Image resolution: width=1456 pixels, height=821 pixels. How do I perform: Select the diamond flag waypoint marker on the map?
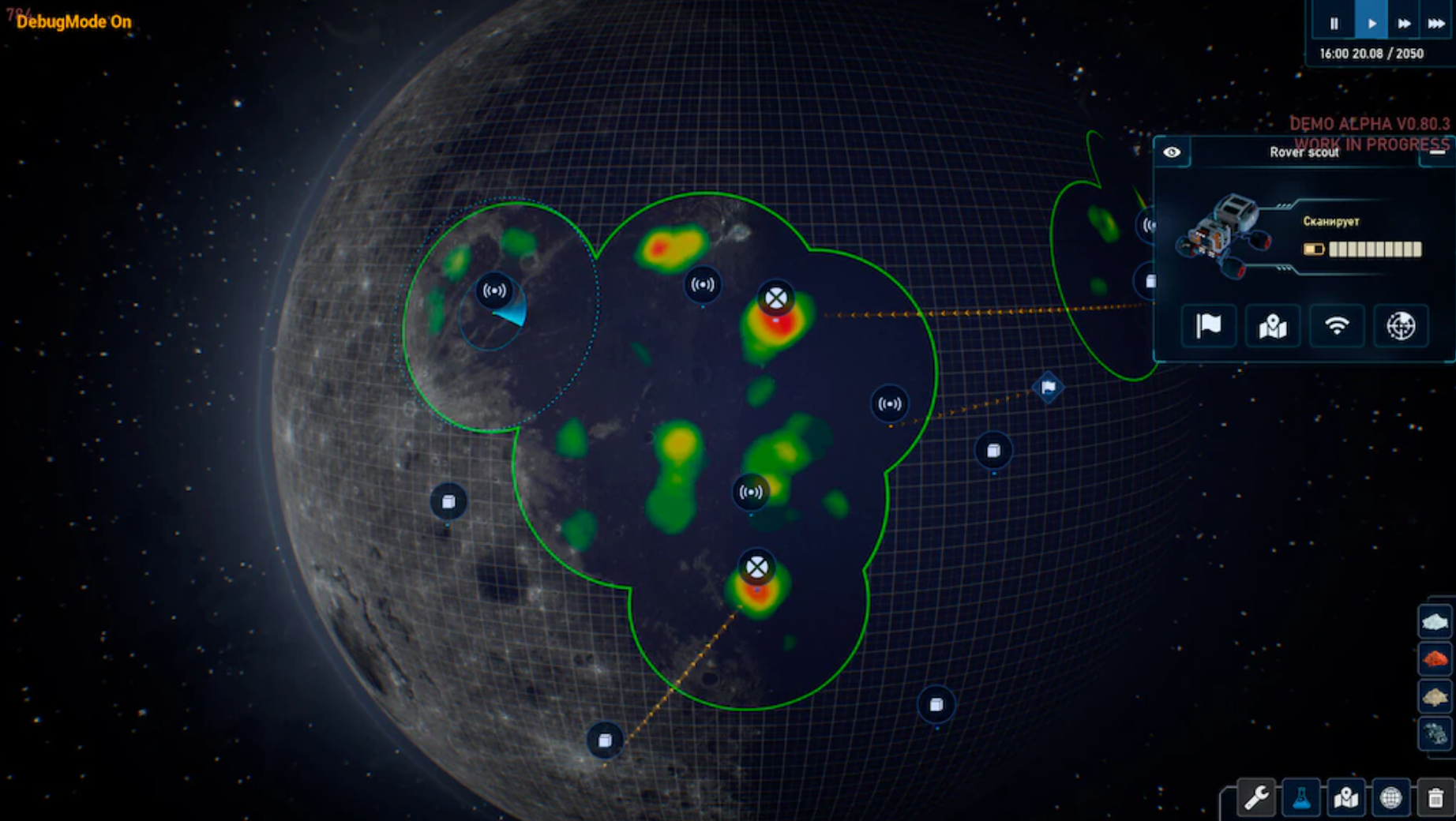tap(1049, 387)
